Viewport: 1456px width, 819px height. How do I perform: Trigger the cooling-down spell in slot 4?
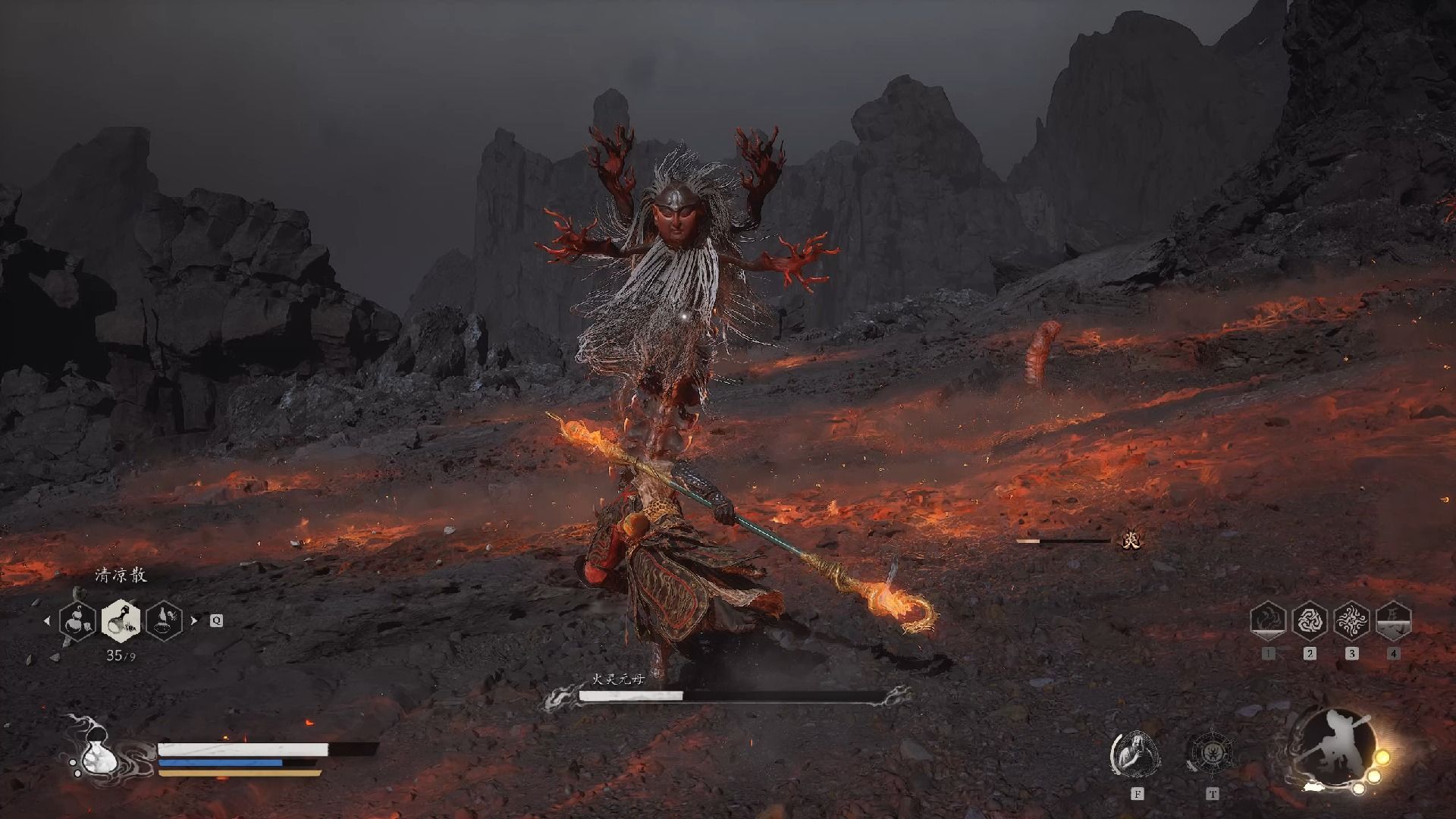1393,621
